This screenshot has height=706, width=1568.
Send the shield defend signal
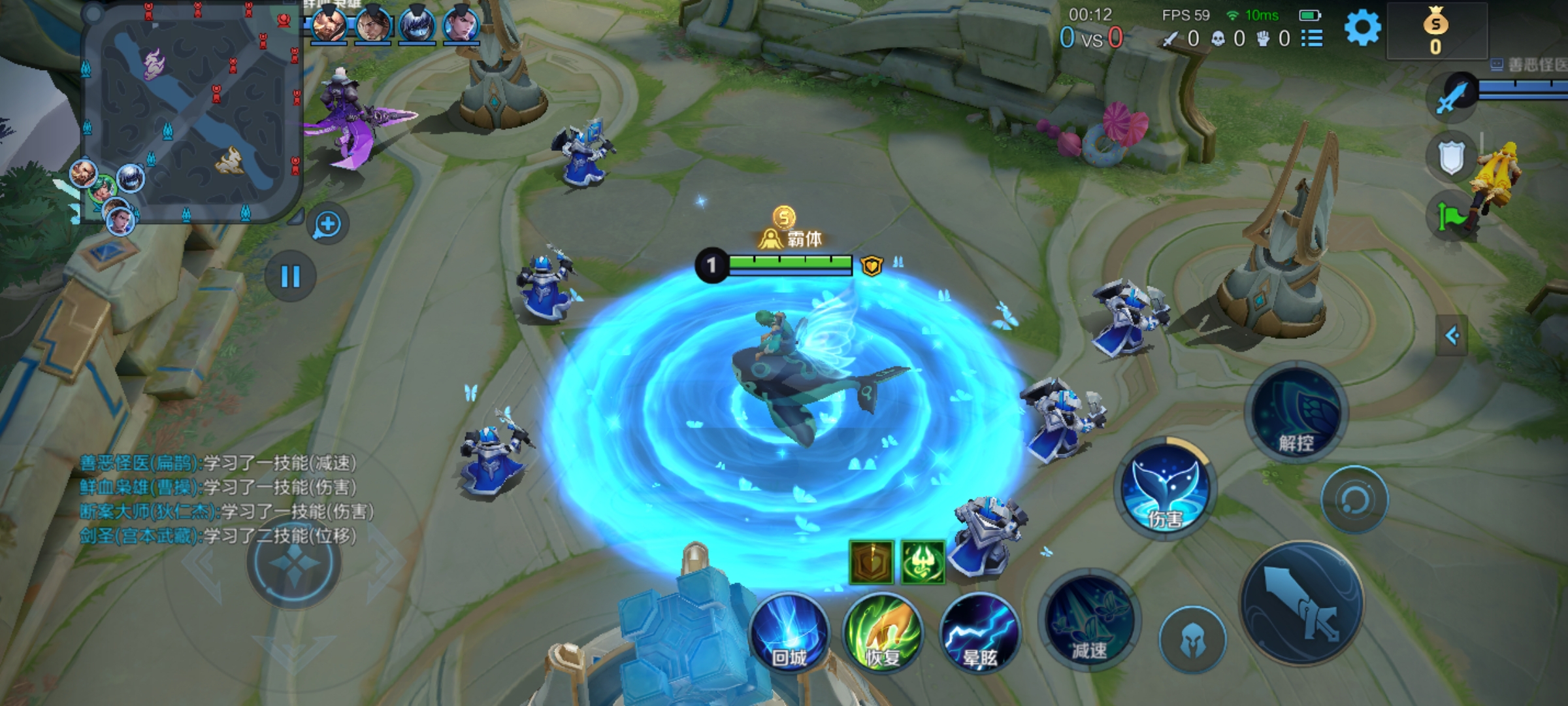coord(1450,157)
